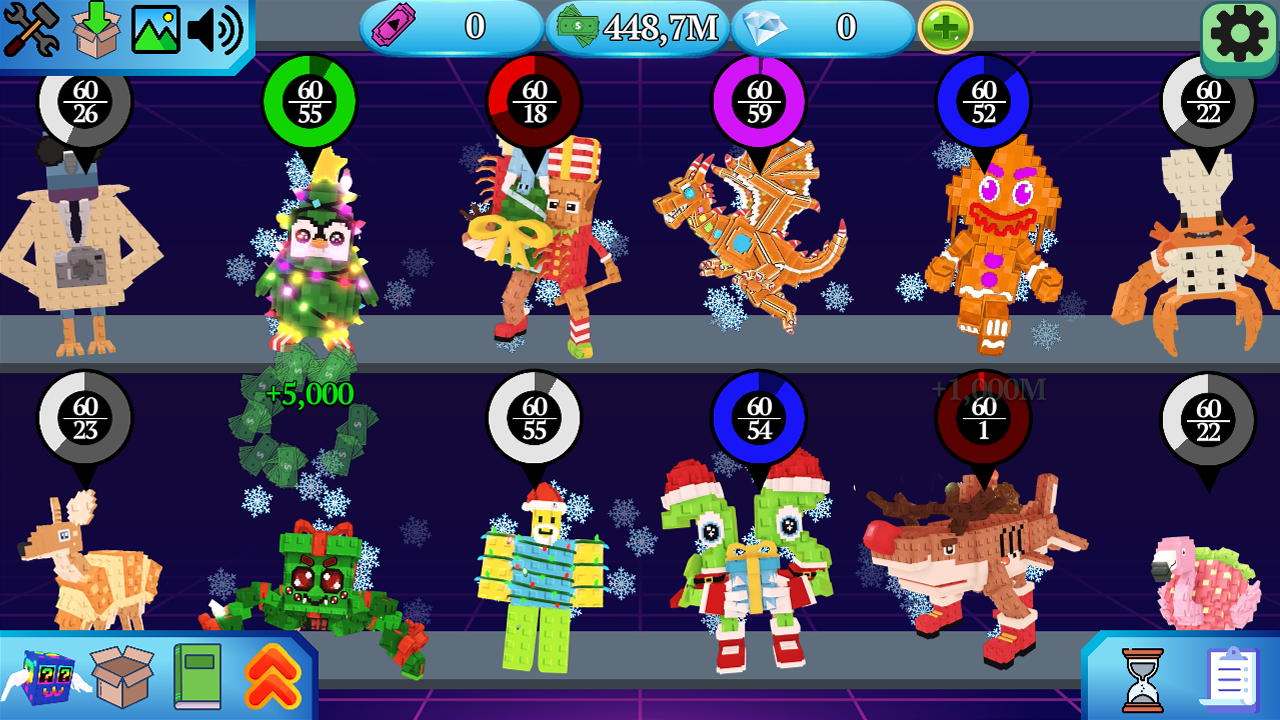Click the 60/55 timer above the penguin

(x=310, y=101)
